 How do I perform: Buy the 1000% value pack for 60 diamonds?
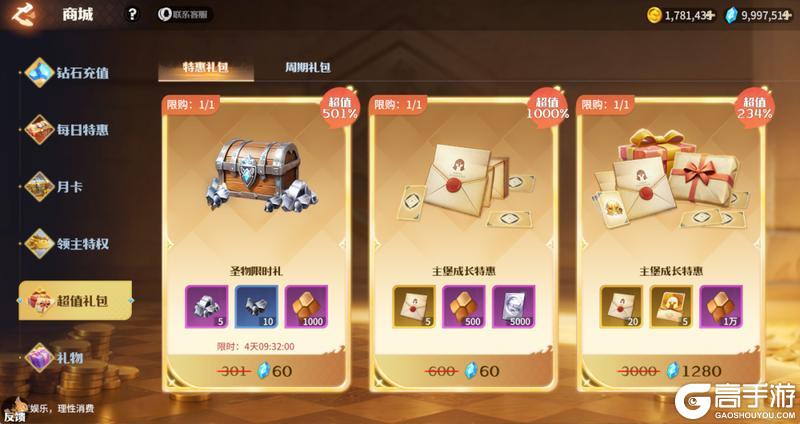(x=462, y=372)
